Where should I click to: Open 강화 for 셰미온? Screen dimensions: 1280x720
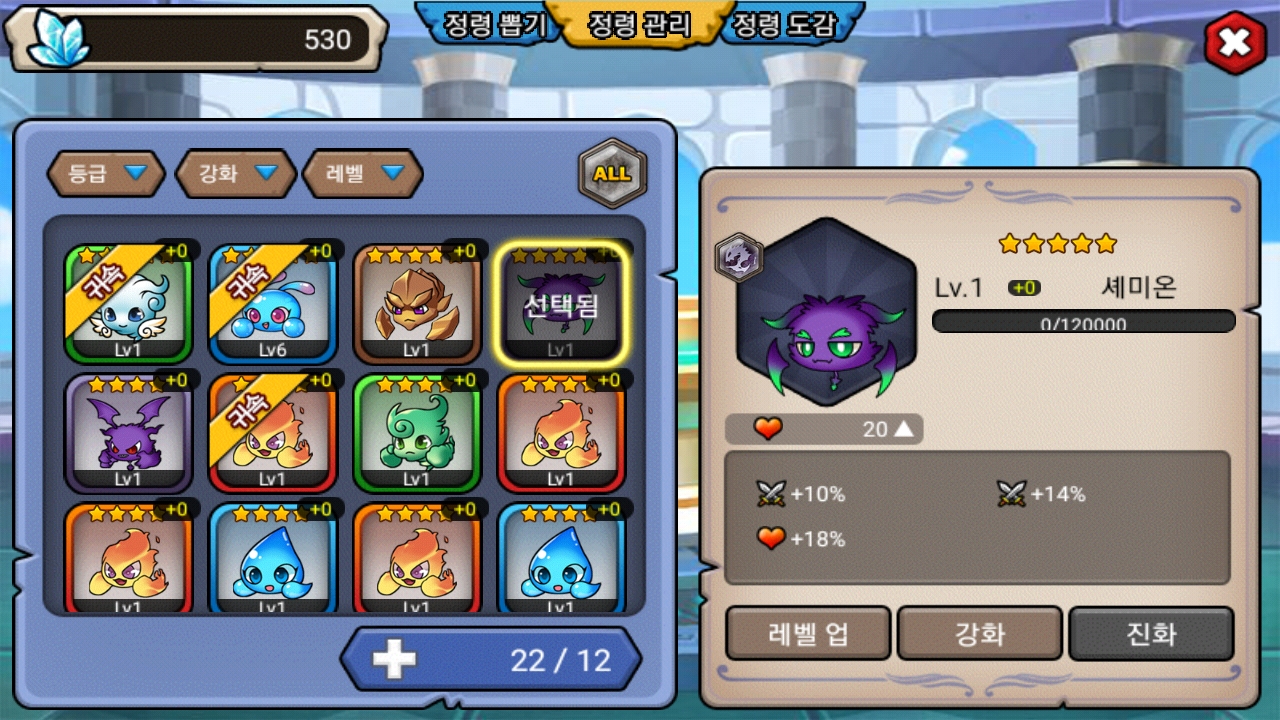tap(980, 633)
